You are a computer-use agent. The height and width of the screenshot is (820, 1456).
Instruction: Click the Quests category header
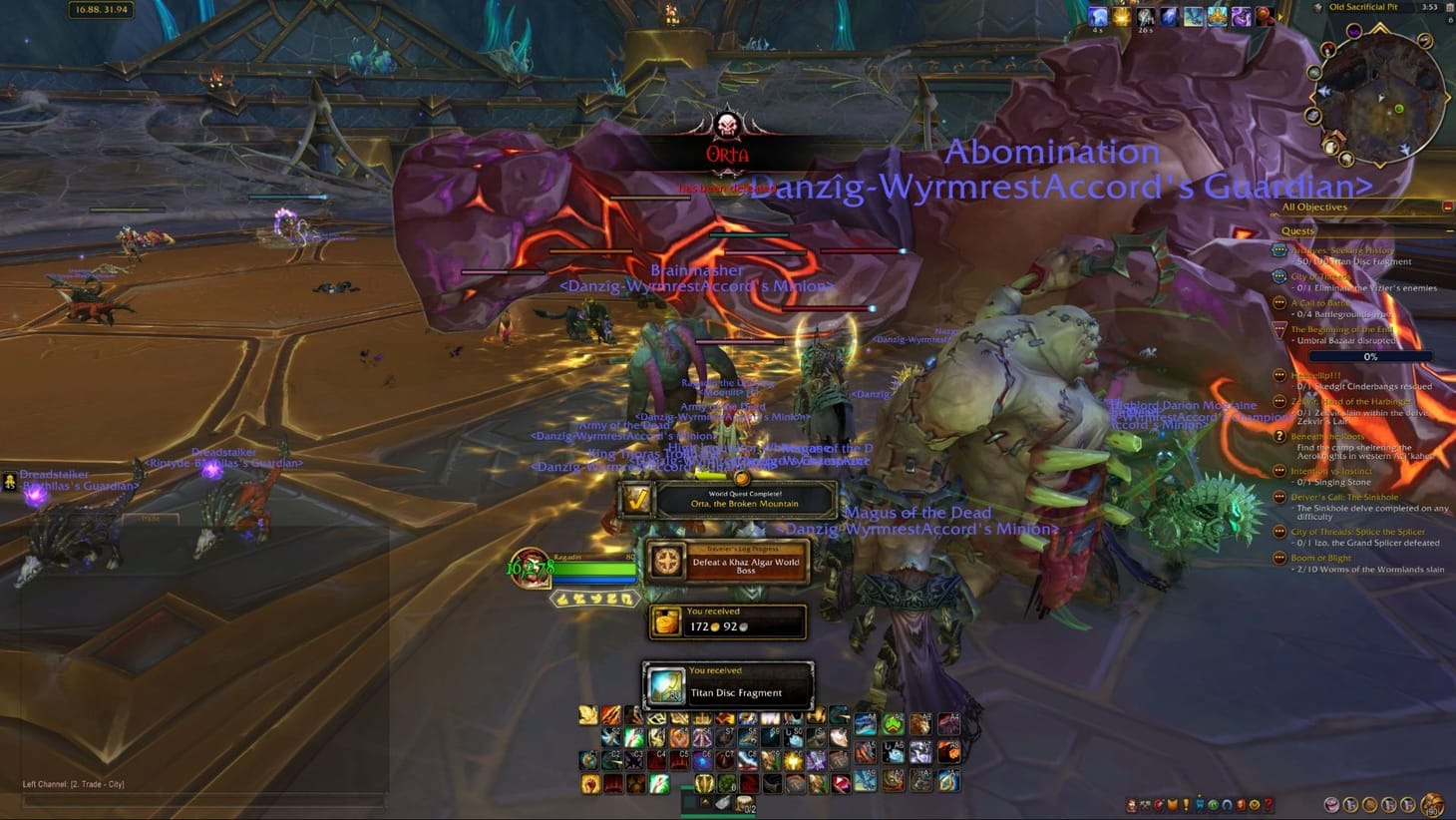pyautogui.click(x=1298, y=230)
